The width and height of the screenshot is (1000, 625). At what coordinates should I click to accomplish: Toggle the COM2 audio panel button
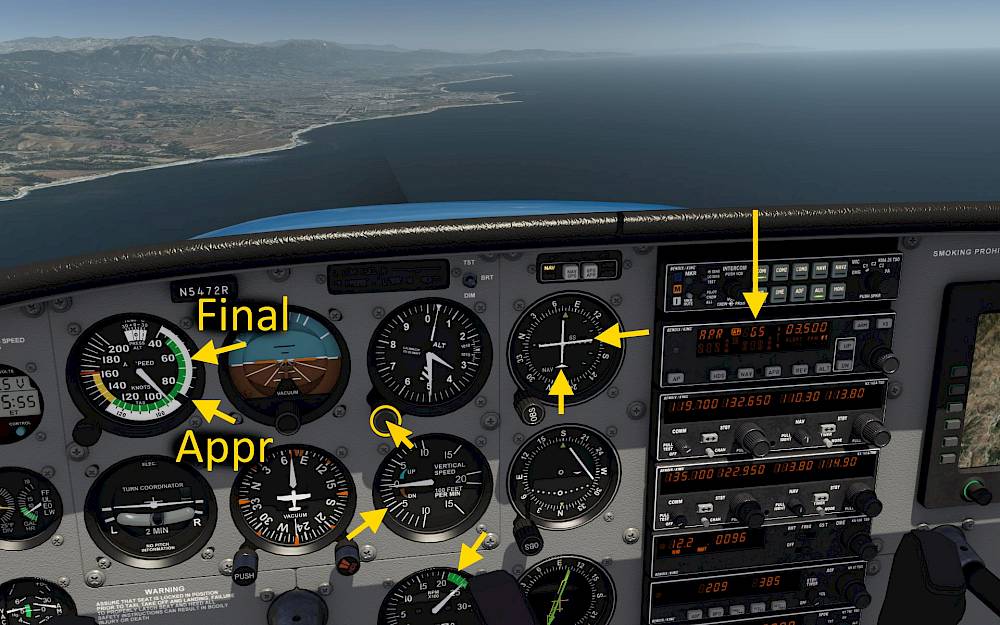click(781, 271)
